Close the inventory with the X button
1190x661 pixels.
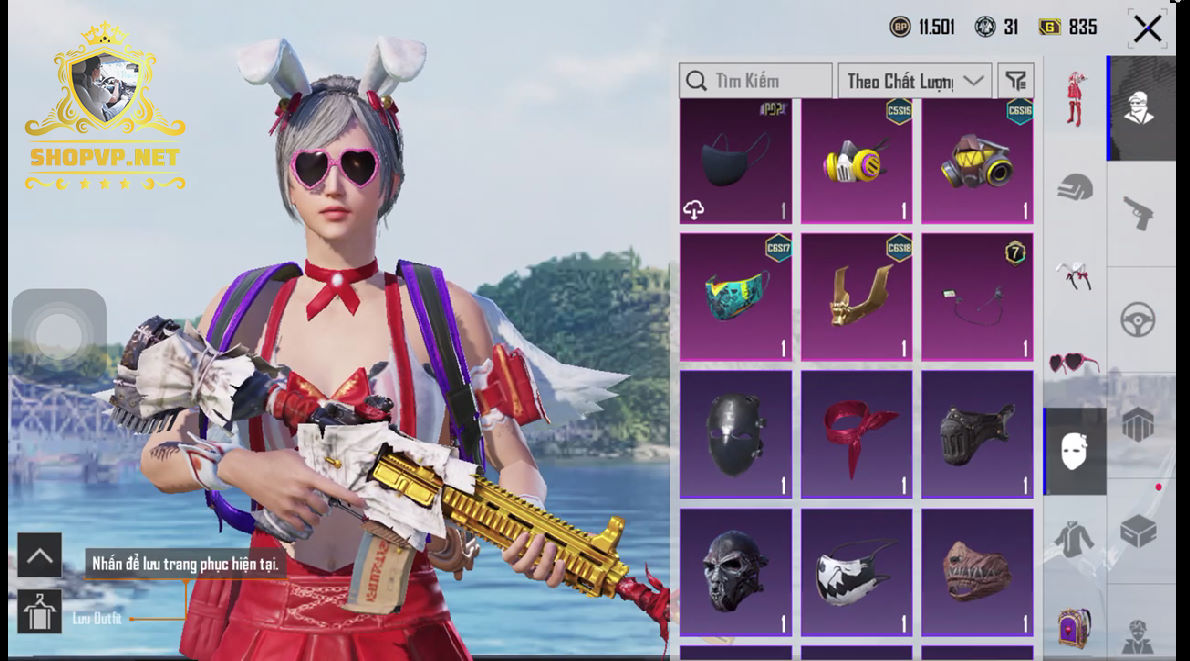tap(1147, 29)
